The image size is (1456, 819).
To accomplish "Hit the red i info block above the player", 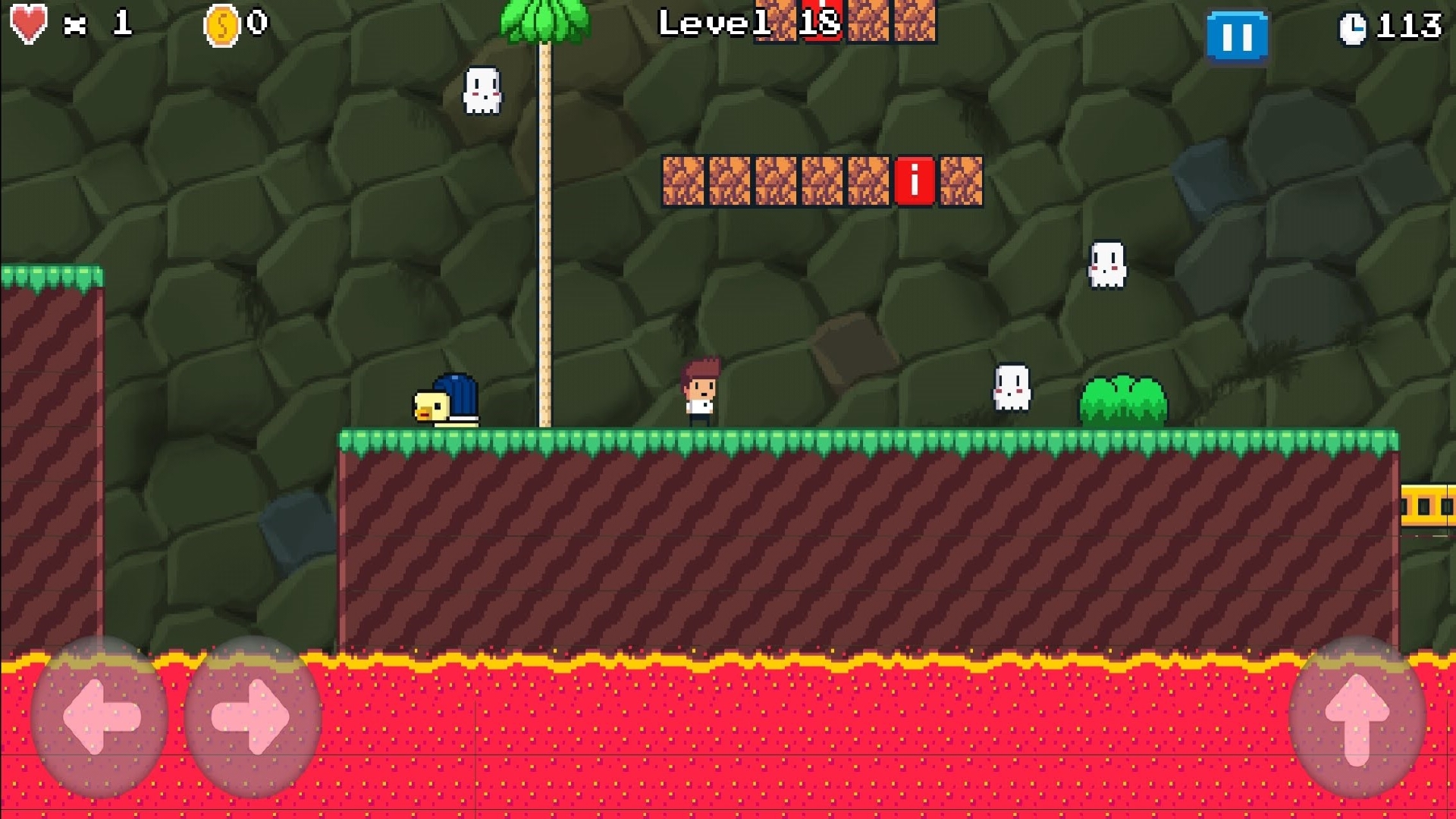I will point(914,182).
